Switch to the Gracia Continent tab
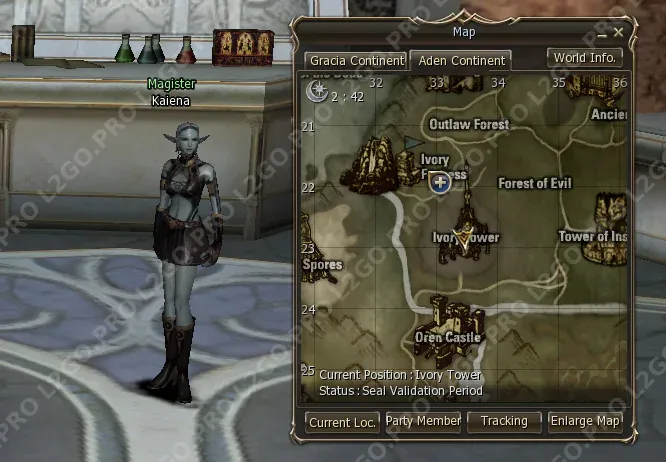The height and width of the screenshot is (462, 666). (x=356, y=61)
